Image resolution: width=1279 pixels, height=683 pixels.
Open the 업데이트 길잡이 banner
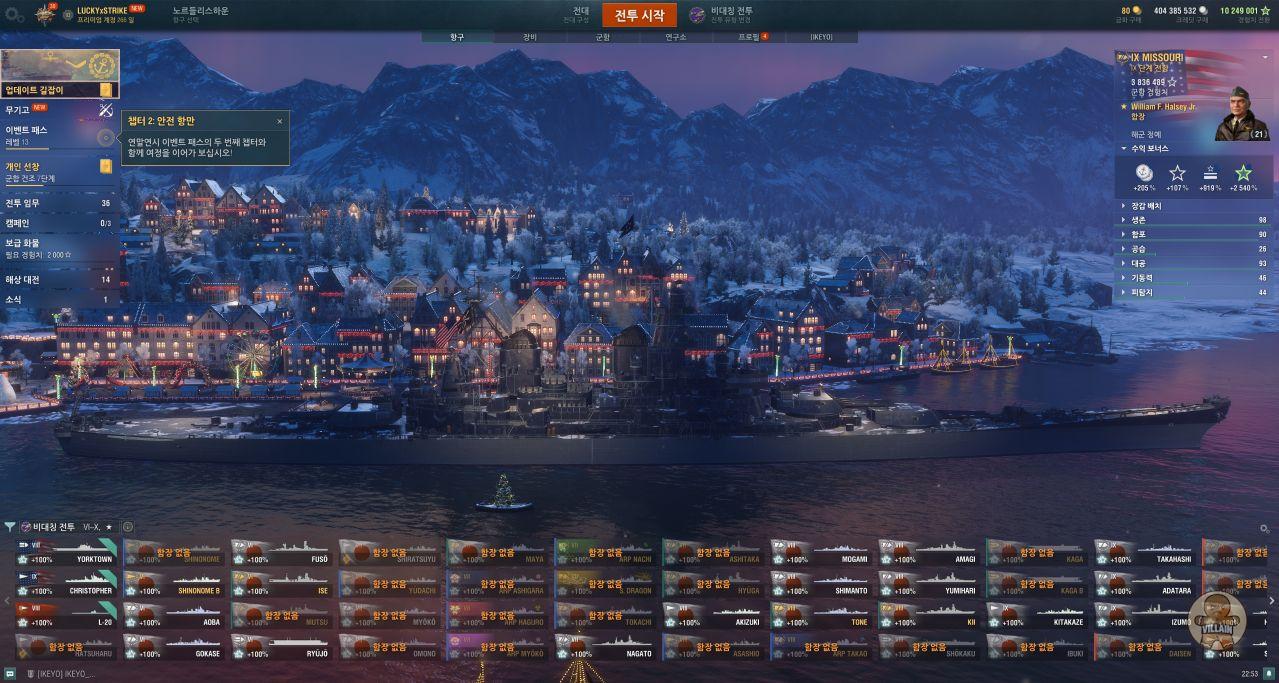coord(59,74)
